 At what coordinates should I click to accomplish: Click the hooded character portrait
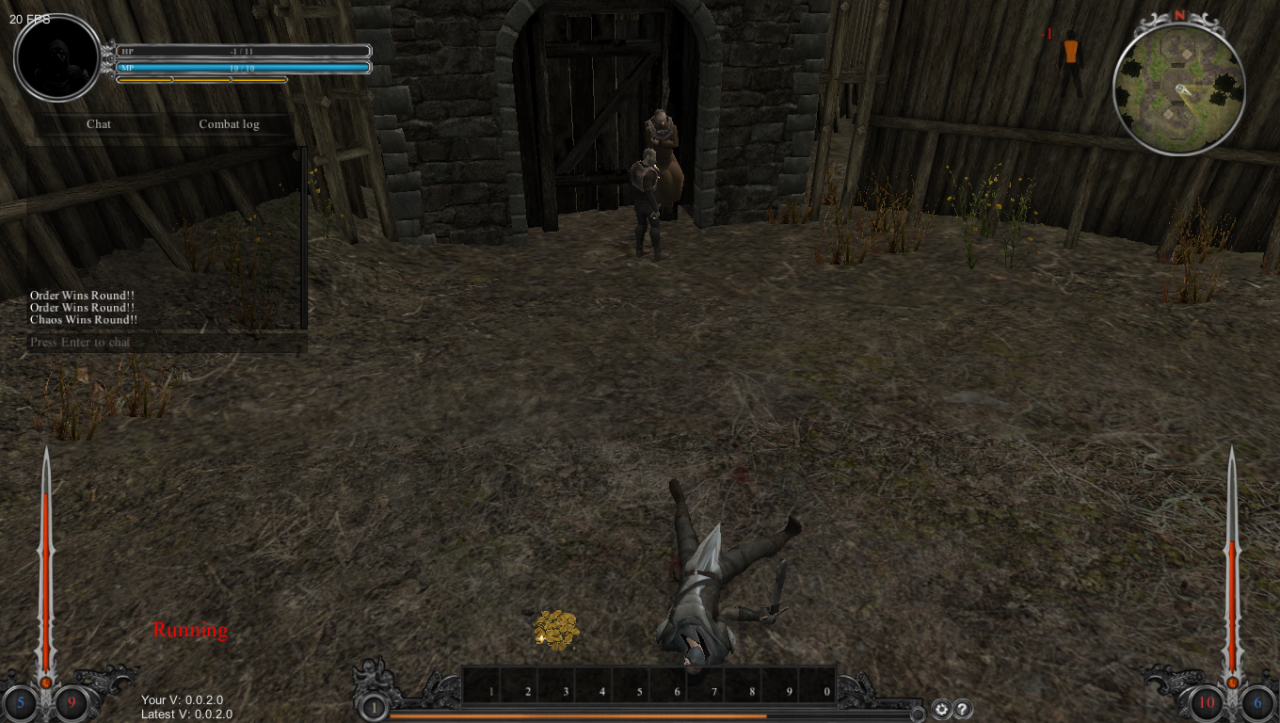(57, 58)
